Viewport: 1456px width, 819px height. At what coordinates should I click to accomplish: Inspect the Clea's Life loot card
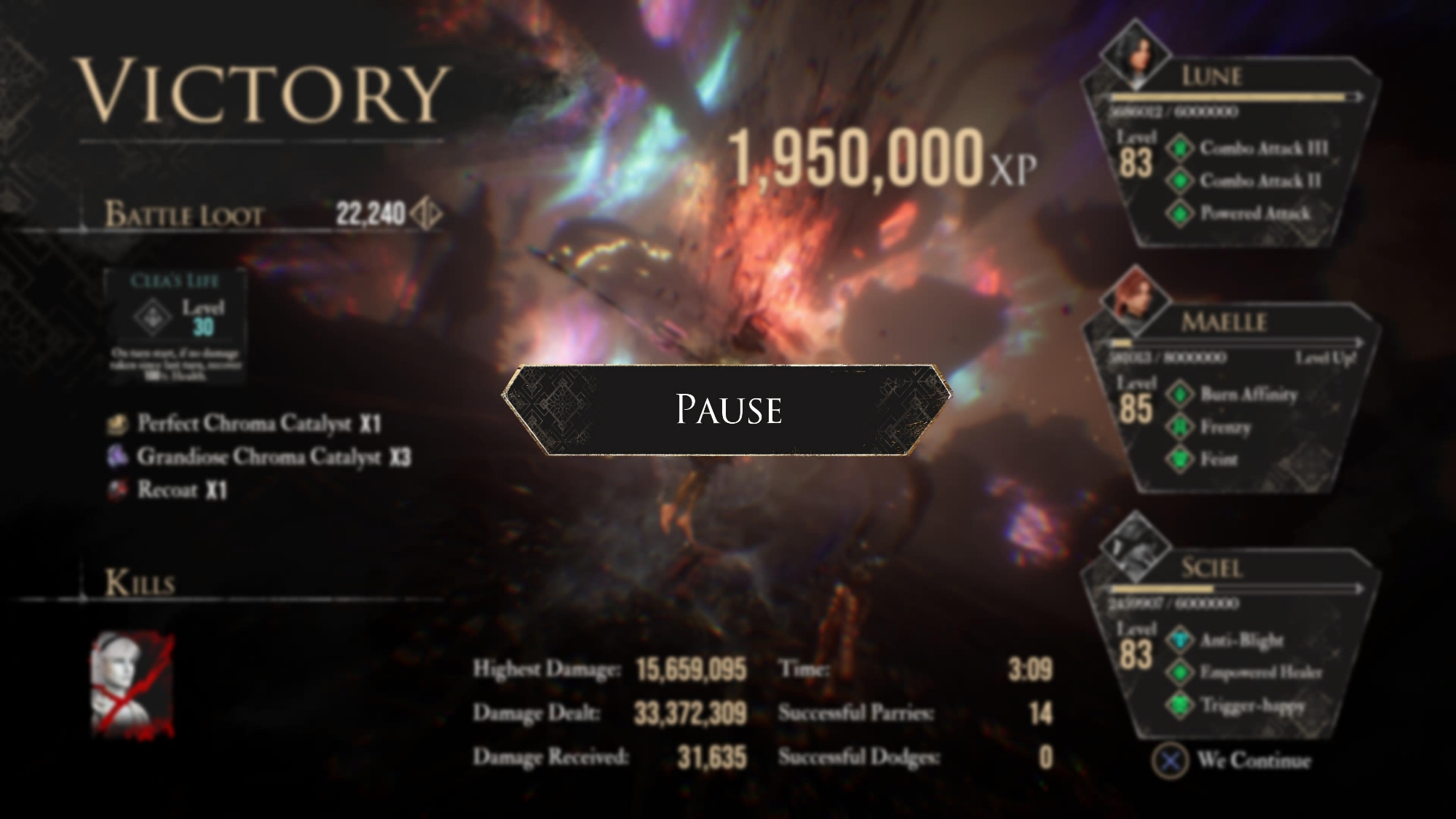pos(175,327)
